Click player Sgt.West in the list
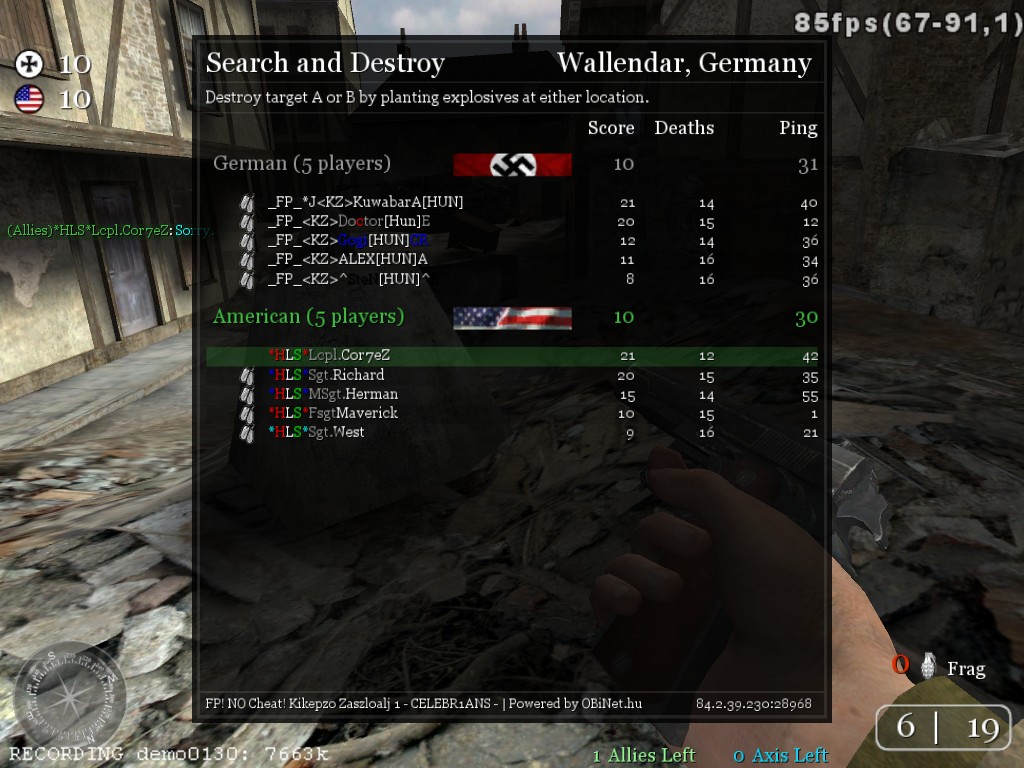Screen dimensions: 1024x768 tap(316, 432)
